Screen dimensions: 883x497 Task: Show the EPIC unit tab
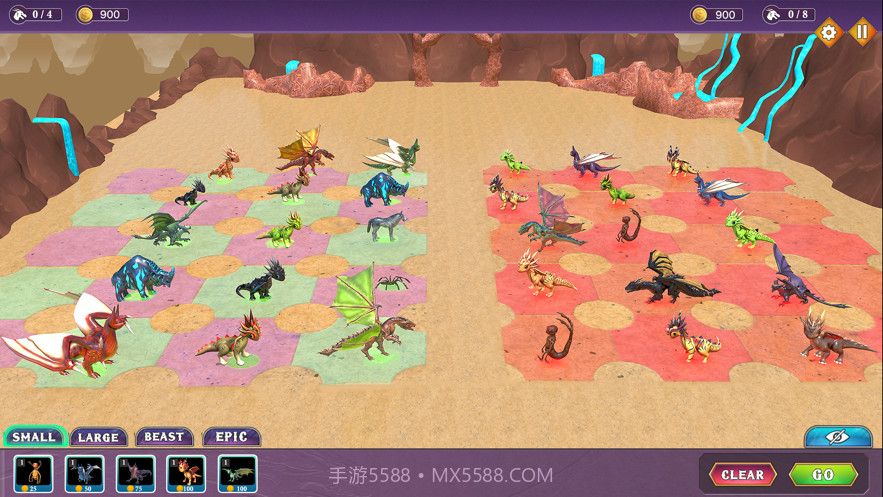[x=231, y=437]
